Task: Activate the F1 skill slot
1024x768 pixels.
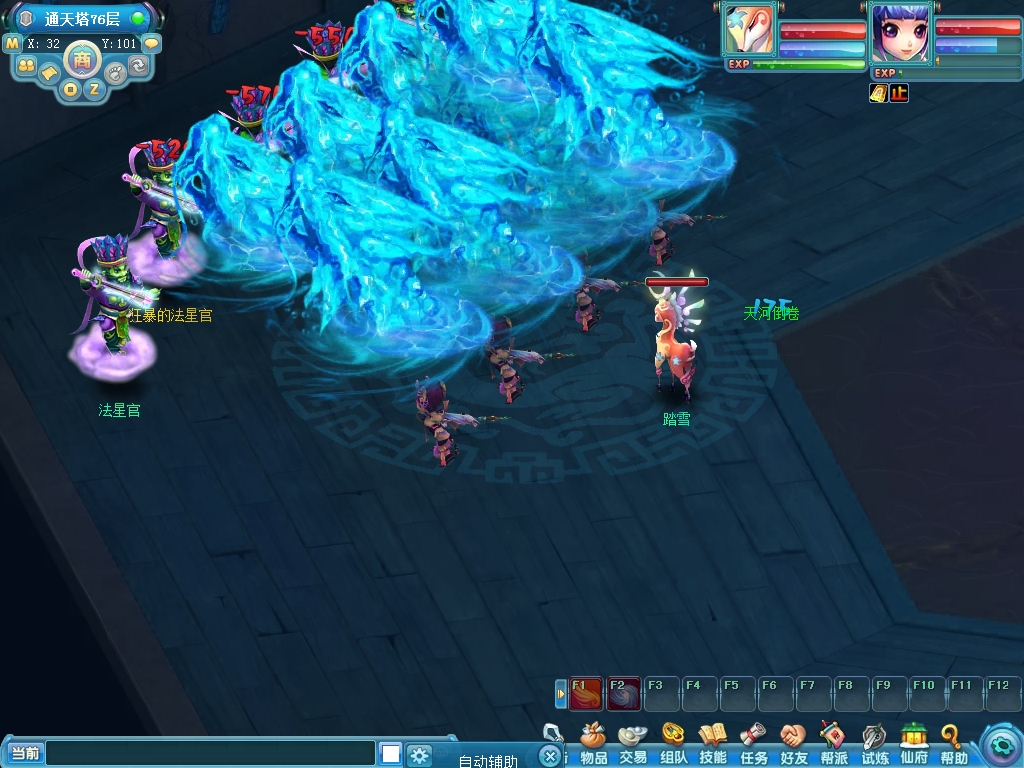Action: pyautogui.click(x=585, y=692)
